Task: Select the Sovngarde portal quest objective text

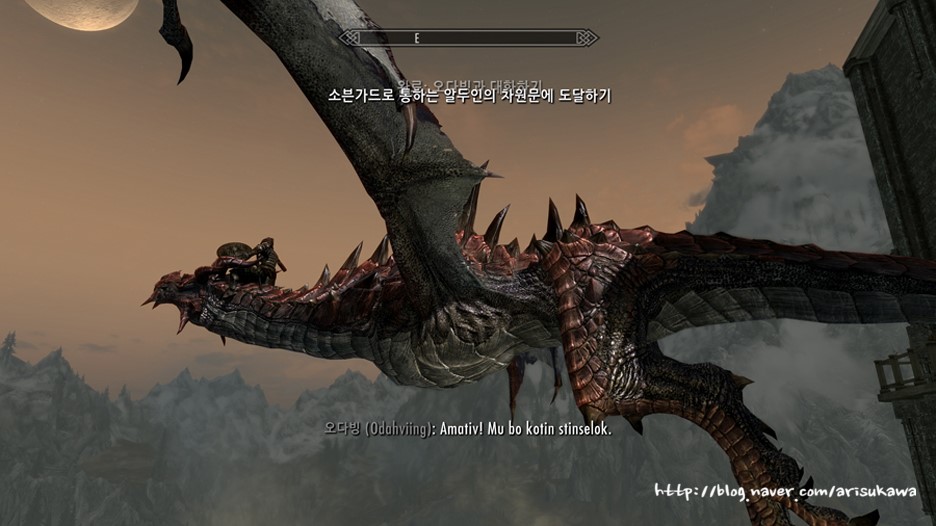Action: pyautogui.click(x=468, y=96)
